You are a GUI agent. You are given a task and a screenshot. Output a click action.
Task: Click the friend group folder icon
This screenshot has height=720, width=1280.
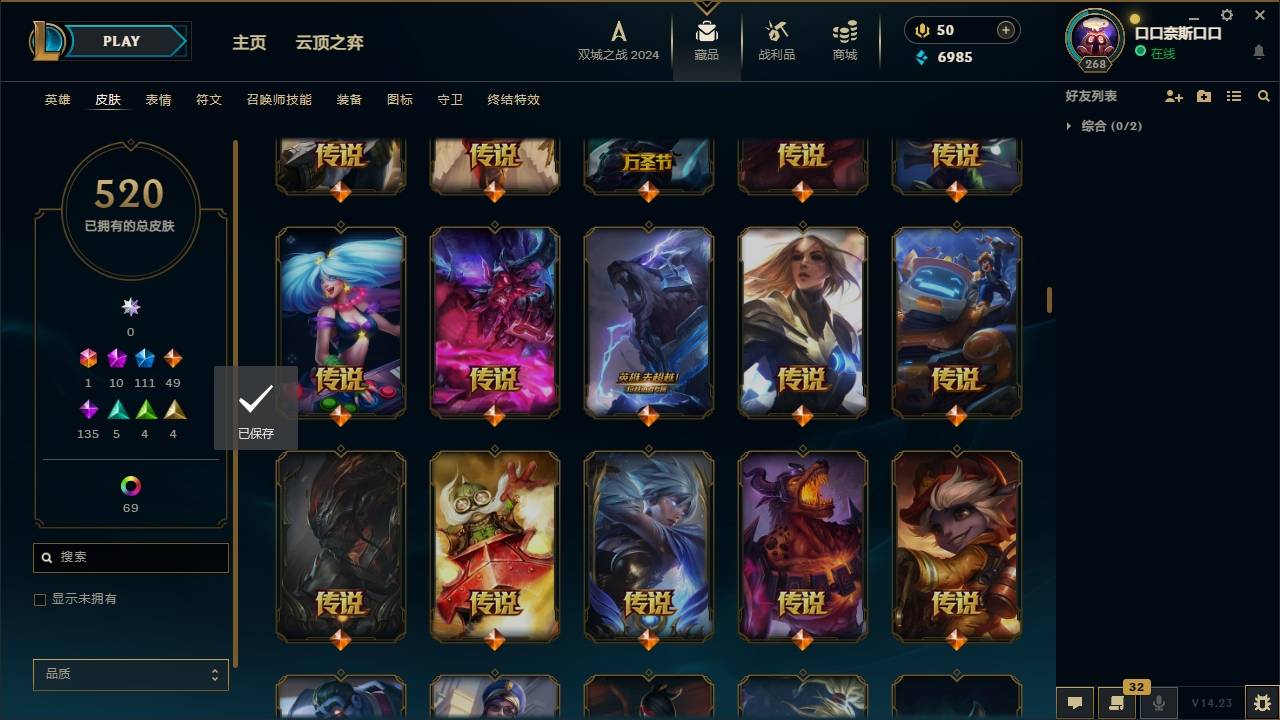[1203, 96]
